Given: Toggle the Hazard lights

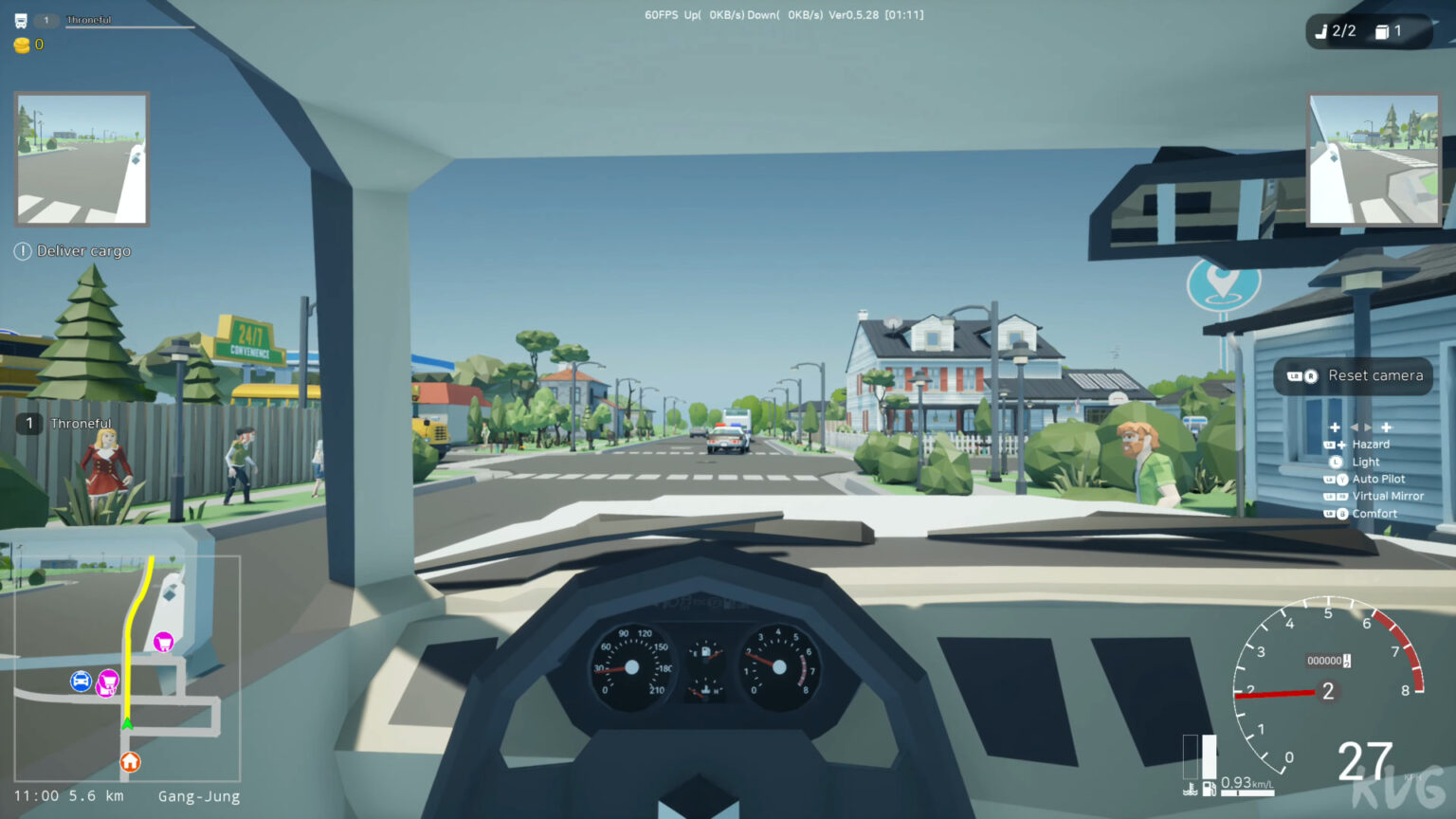Looking at the screenshot, I should 1371,444.
